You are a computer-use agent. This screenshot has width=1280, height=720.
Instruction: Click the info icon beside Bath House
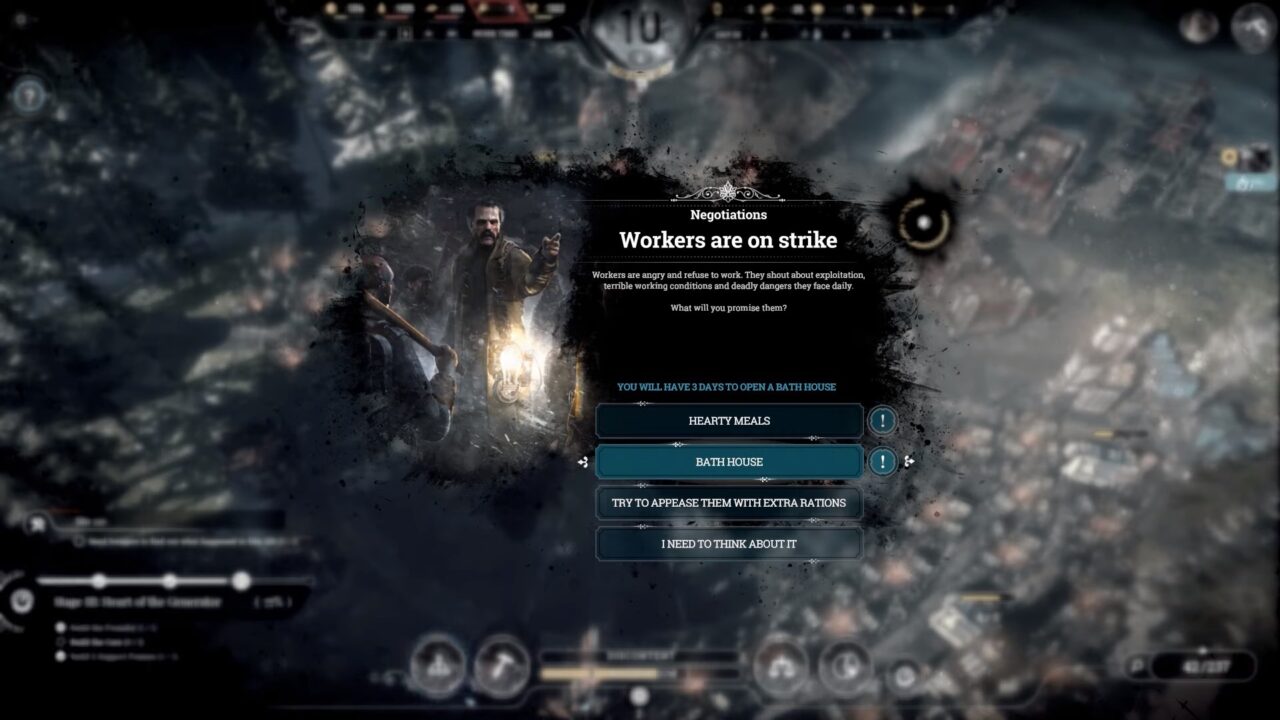coord(882,462)
